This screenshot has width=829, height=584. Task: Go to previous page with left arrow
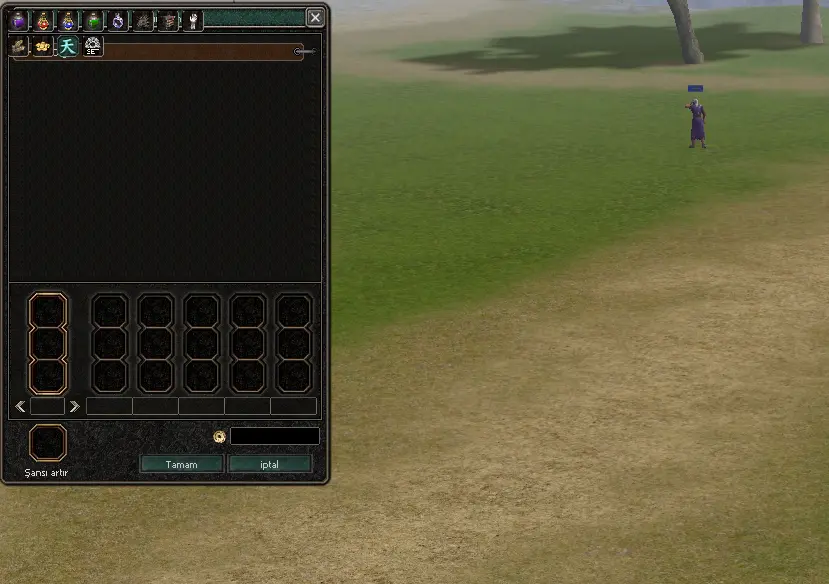[21, 406]
